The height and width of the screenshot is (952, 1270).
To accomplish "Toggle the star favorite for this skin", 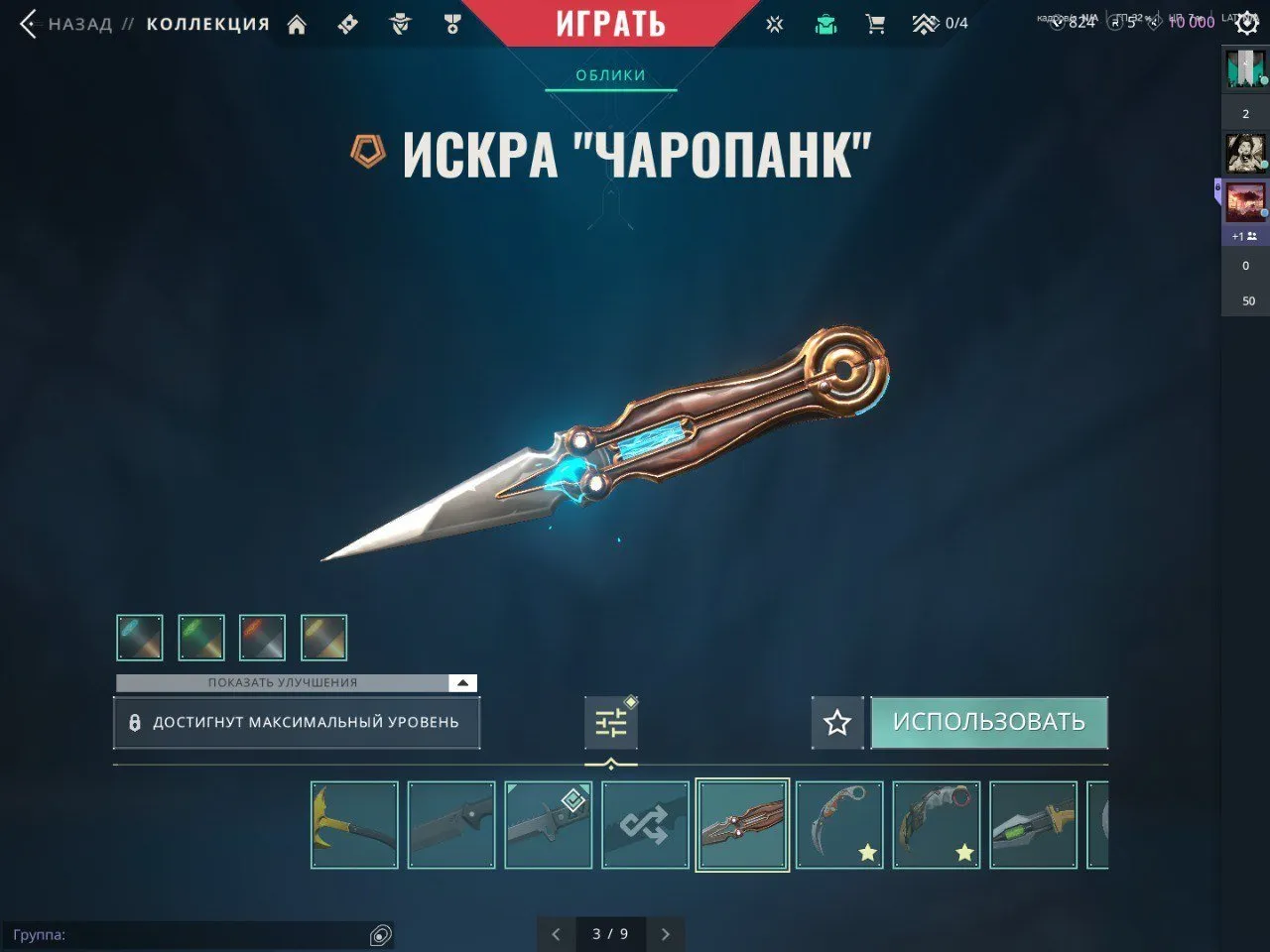I will (836, 723).
